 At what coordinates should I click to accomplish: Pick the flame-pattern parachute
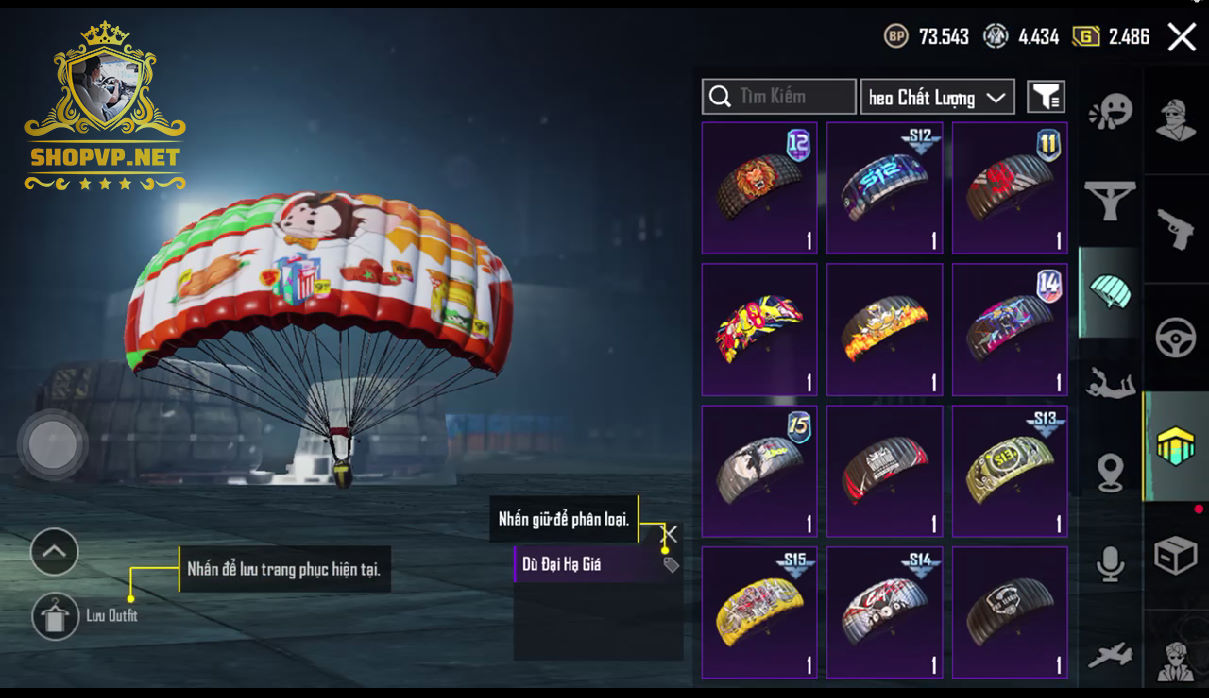[x=884, y=329]
